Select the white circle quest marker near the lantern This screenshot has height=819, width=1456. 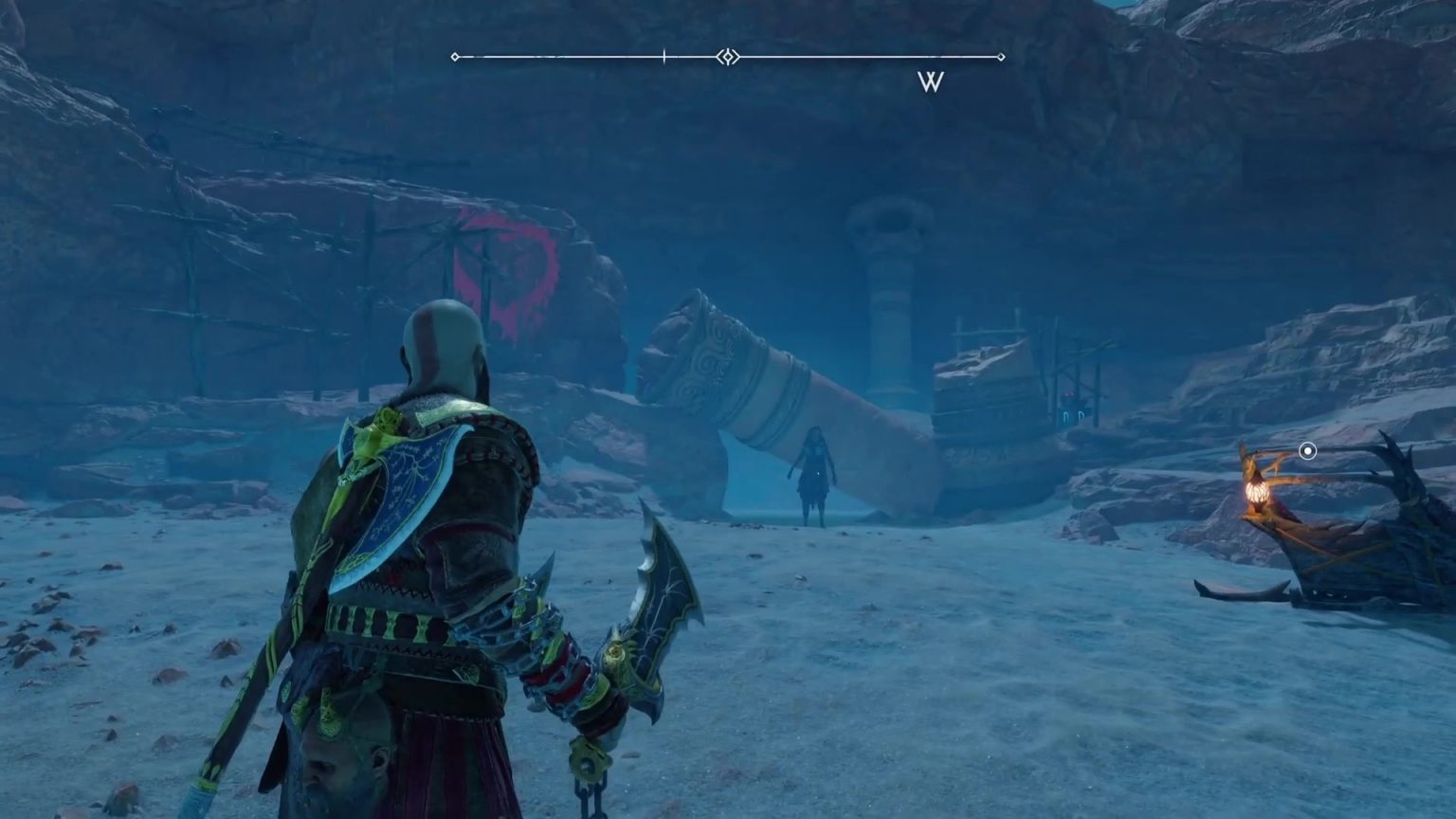(1309, 452)
